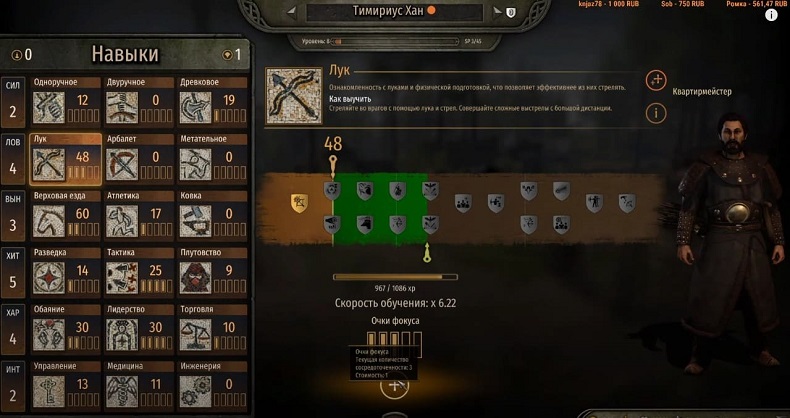The image size is (790, 418).
Task: Add a focus point with the plus button
Action: coord(394,385)
